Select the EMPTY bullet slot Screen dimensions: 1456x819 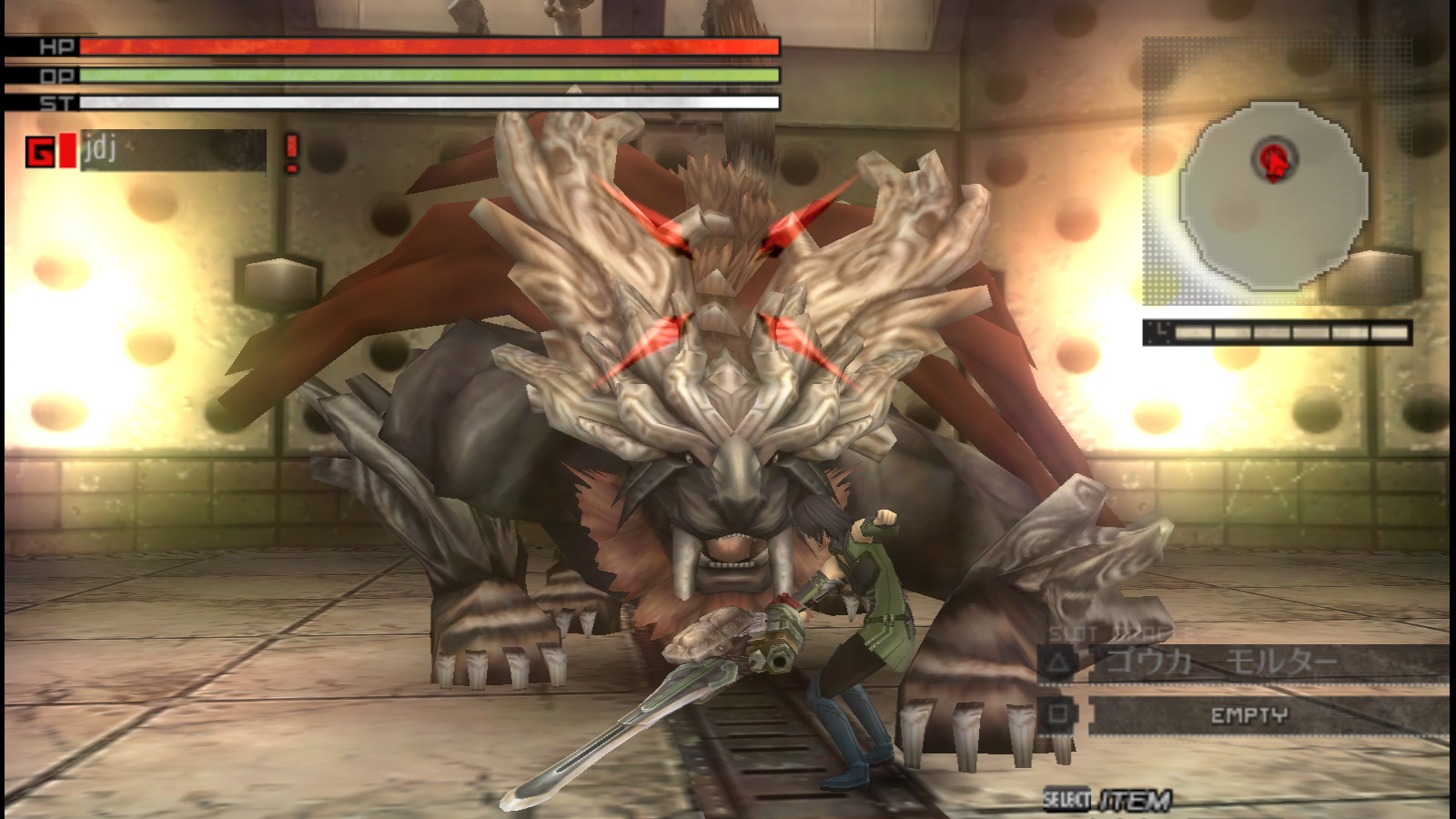[x=1249, y=715]
